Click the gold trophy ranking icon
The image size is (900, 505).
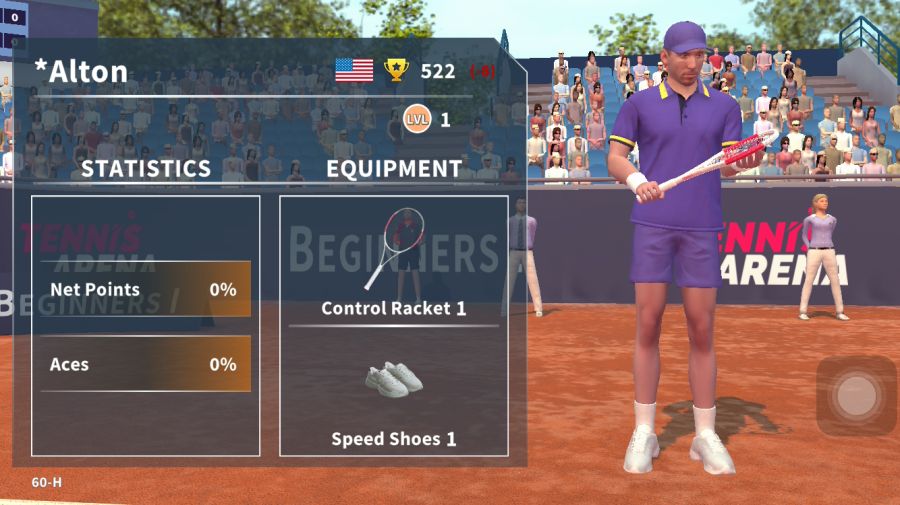[x=397, y=70]
